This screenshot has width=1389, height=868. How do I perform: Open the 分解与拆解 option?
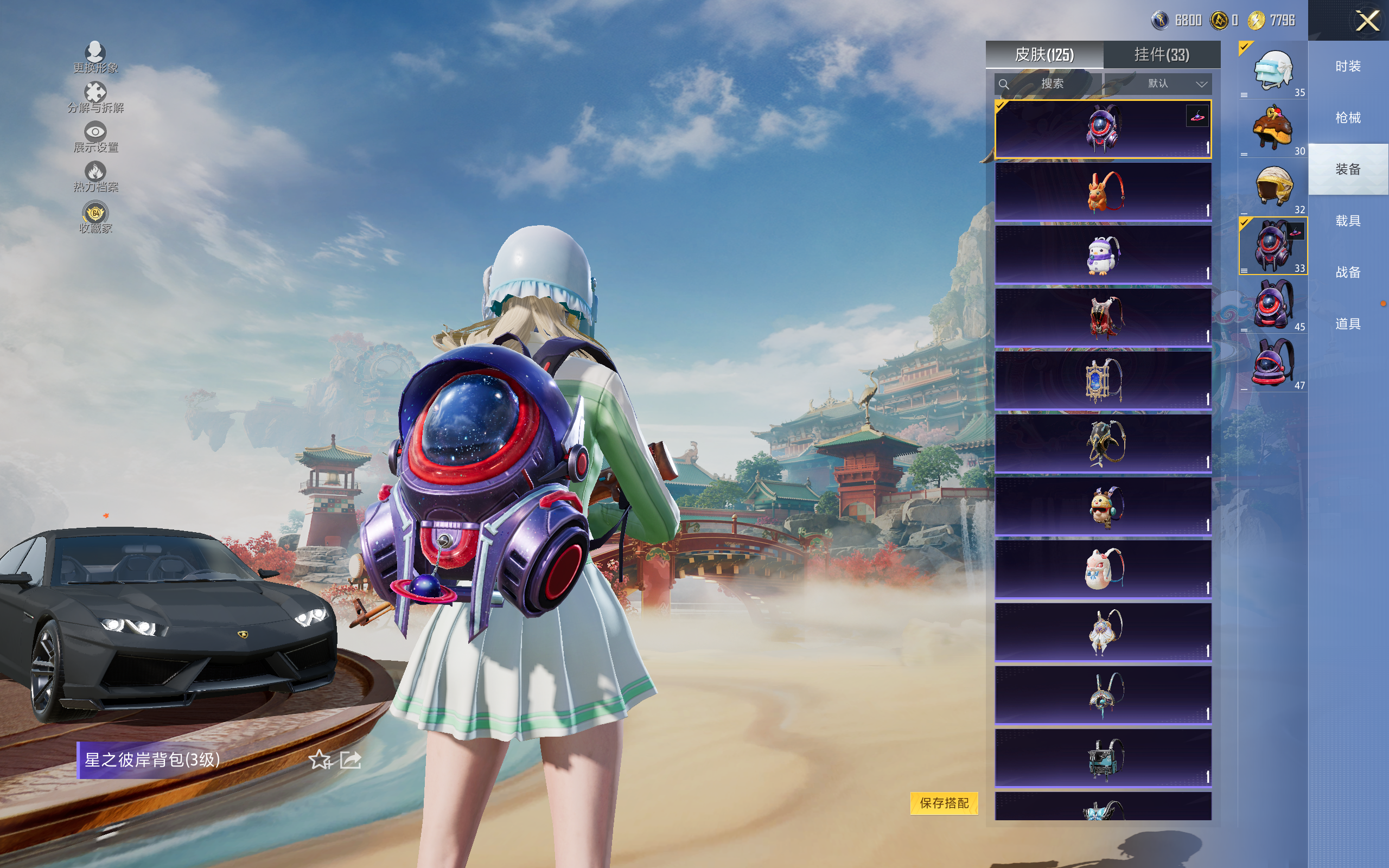click(x=95, y=97)
